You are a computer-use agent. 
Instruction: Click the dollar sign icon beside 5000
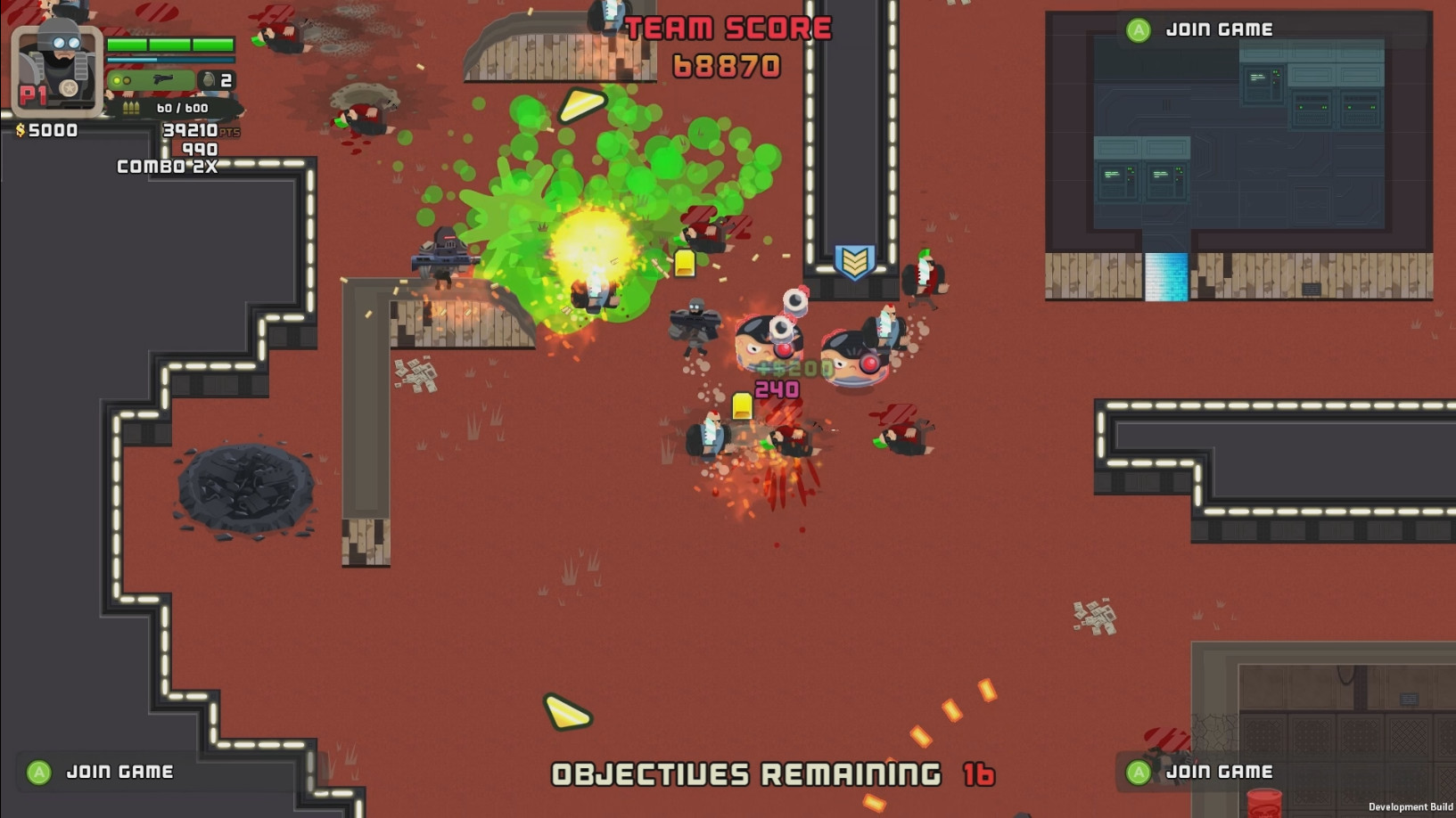click(21, 128)
